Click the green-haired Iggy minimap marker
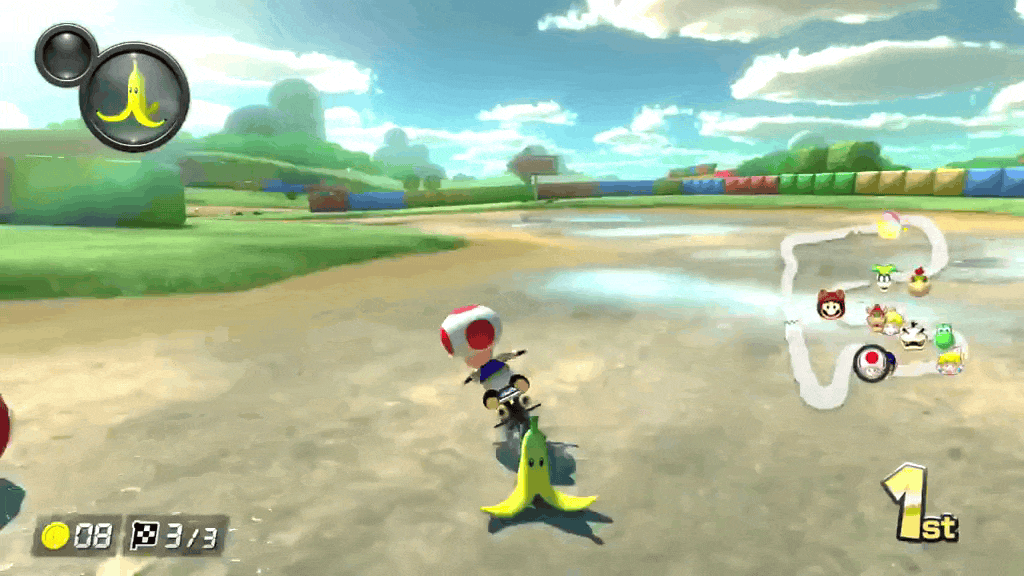The height and width of the screenshot is (576, 1024). (x=883, y=276)
